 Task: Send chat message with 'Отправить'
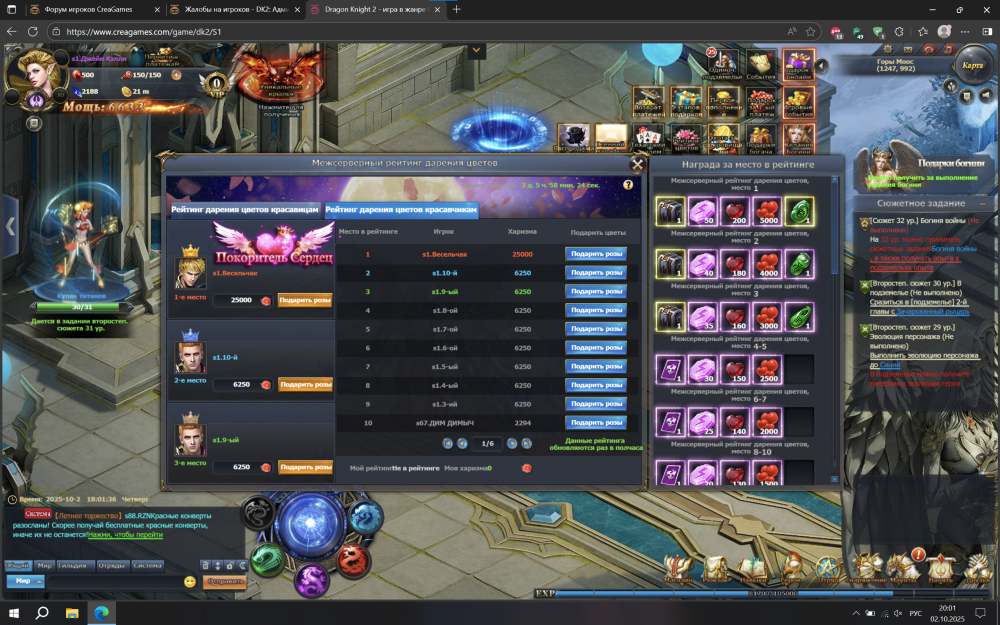pyautogui.click(x=224, y=581)
